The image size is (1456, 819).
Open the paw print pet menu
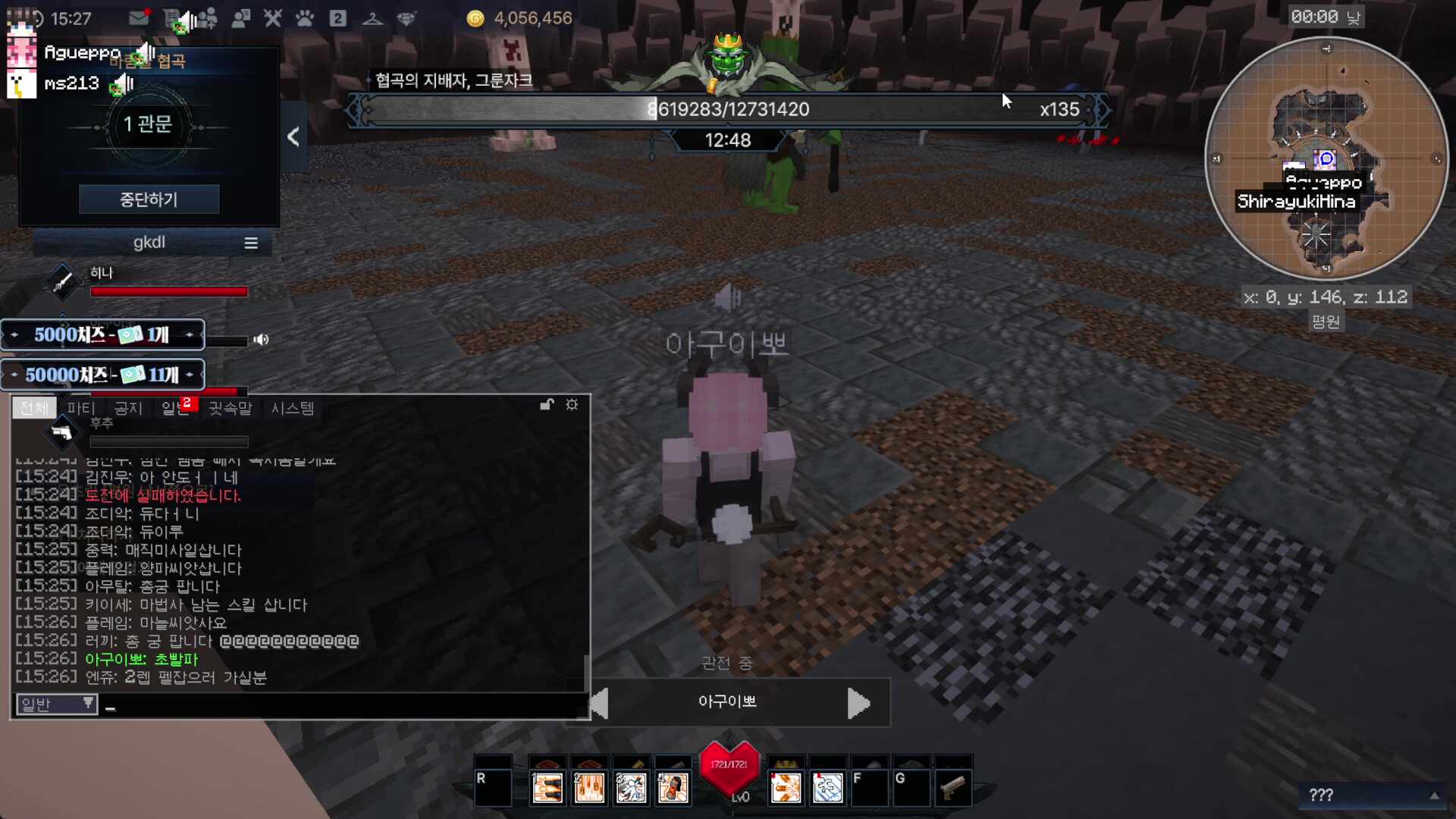tap(305, 18)
